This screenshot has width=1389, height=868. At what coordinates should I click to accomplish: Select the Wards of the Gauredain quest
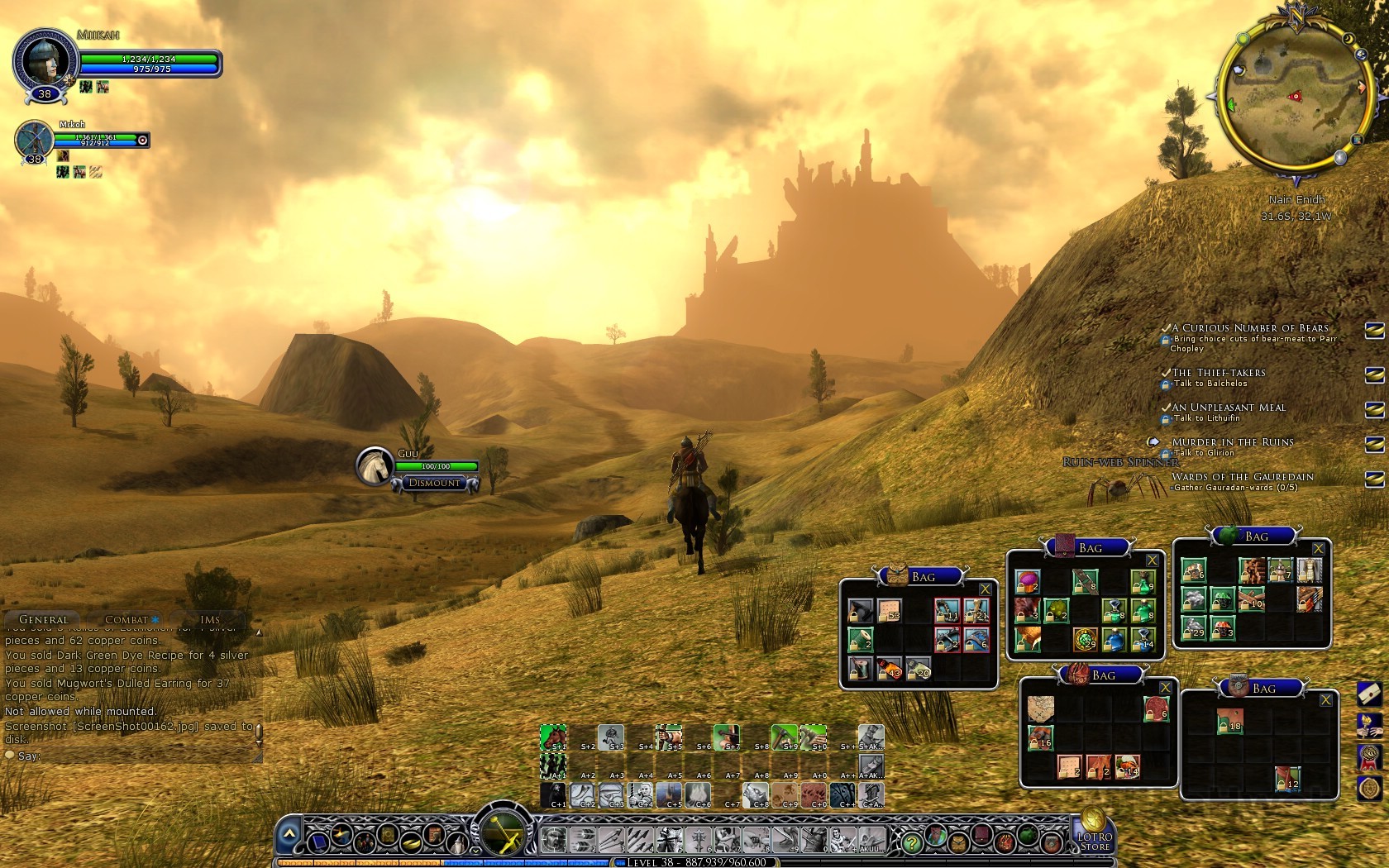click(x=1242, y=477)
